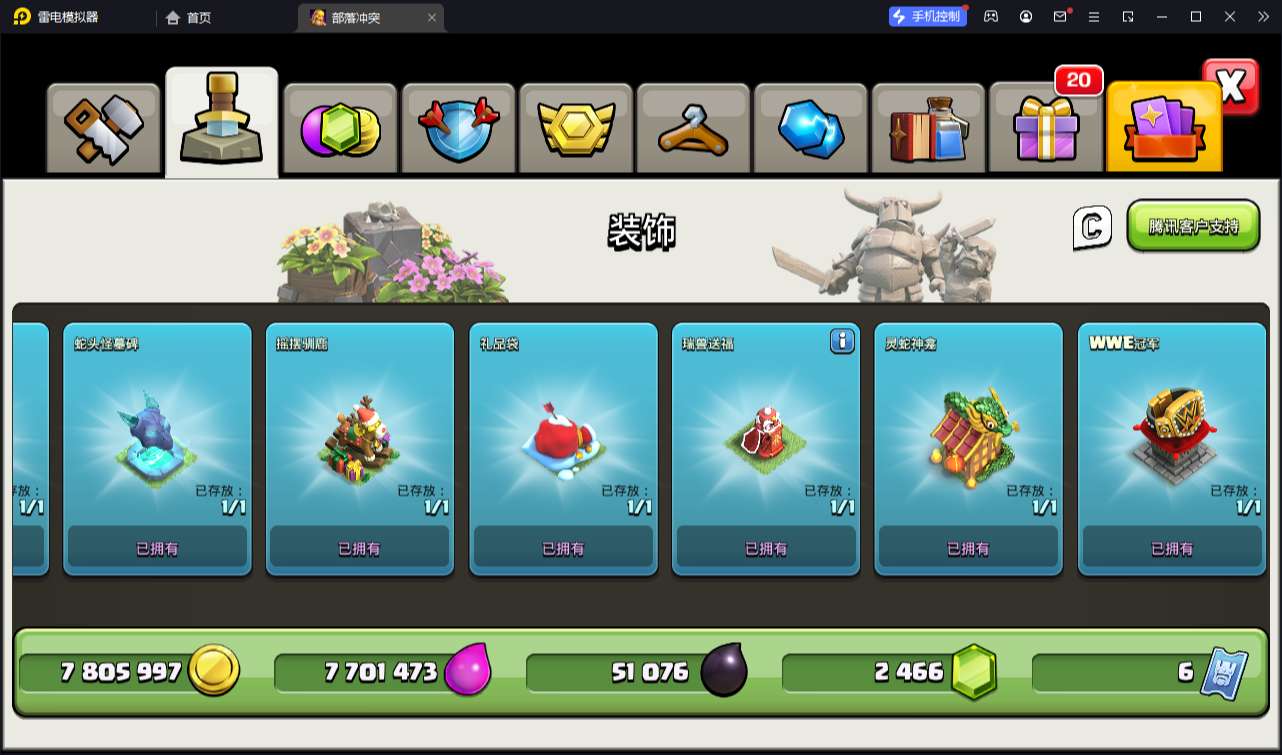The image size is (1282, 755).
Task: Click the white C speech bubble icon
Action: pos(1092,228)
